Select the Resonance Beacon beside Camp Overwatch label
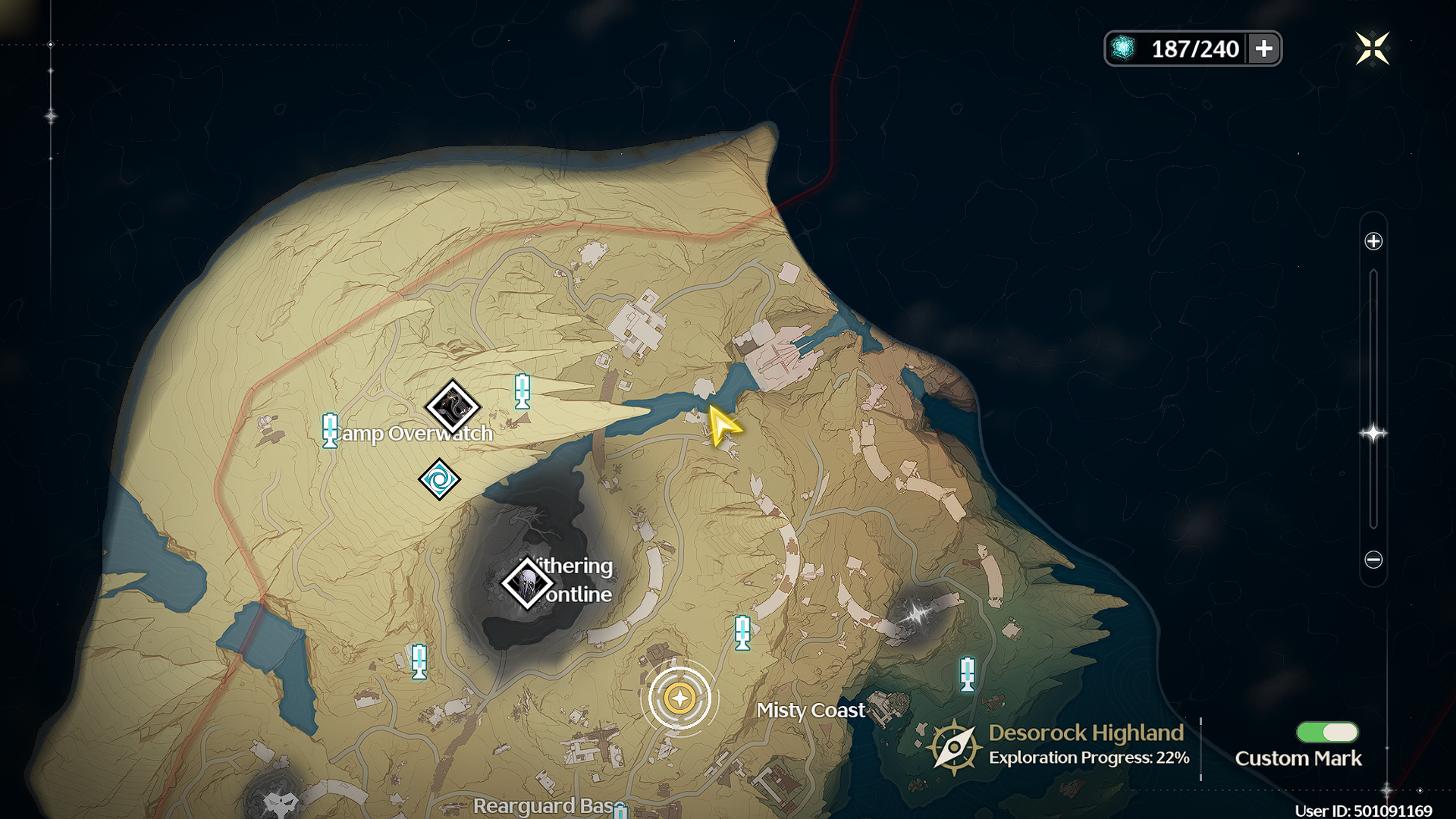The height and width of the screenshot is (819, 1456). tap(329, 430)
